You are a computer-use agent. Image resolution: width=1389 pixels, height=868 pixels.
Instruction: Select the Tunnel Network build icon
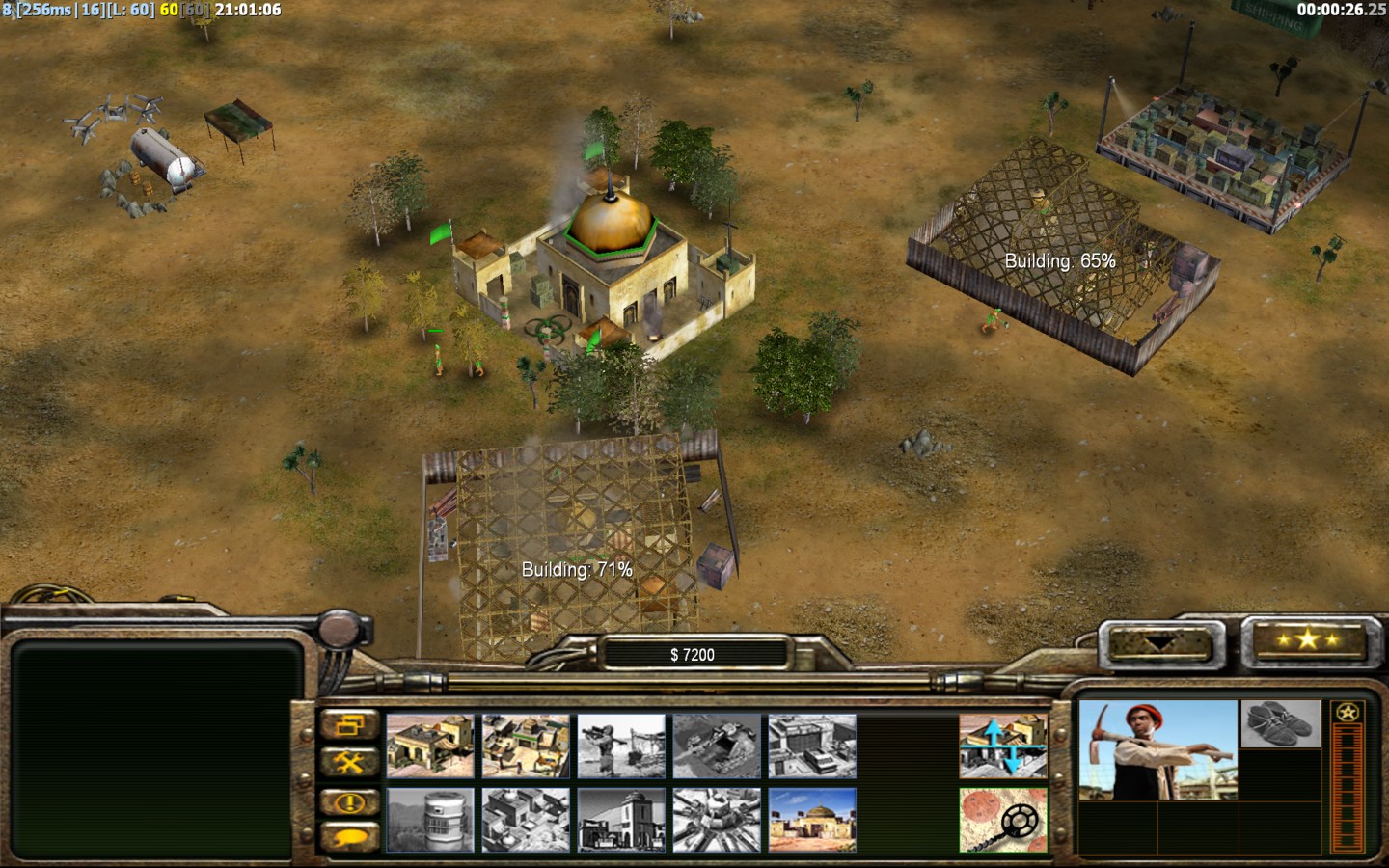[717, 746]
